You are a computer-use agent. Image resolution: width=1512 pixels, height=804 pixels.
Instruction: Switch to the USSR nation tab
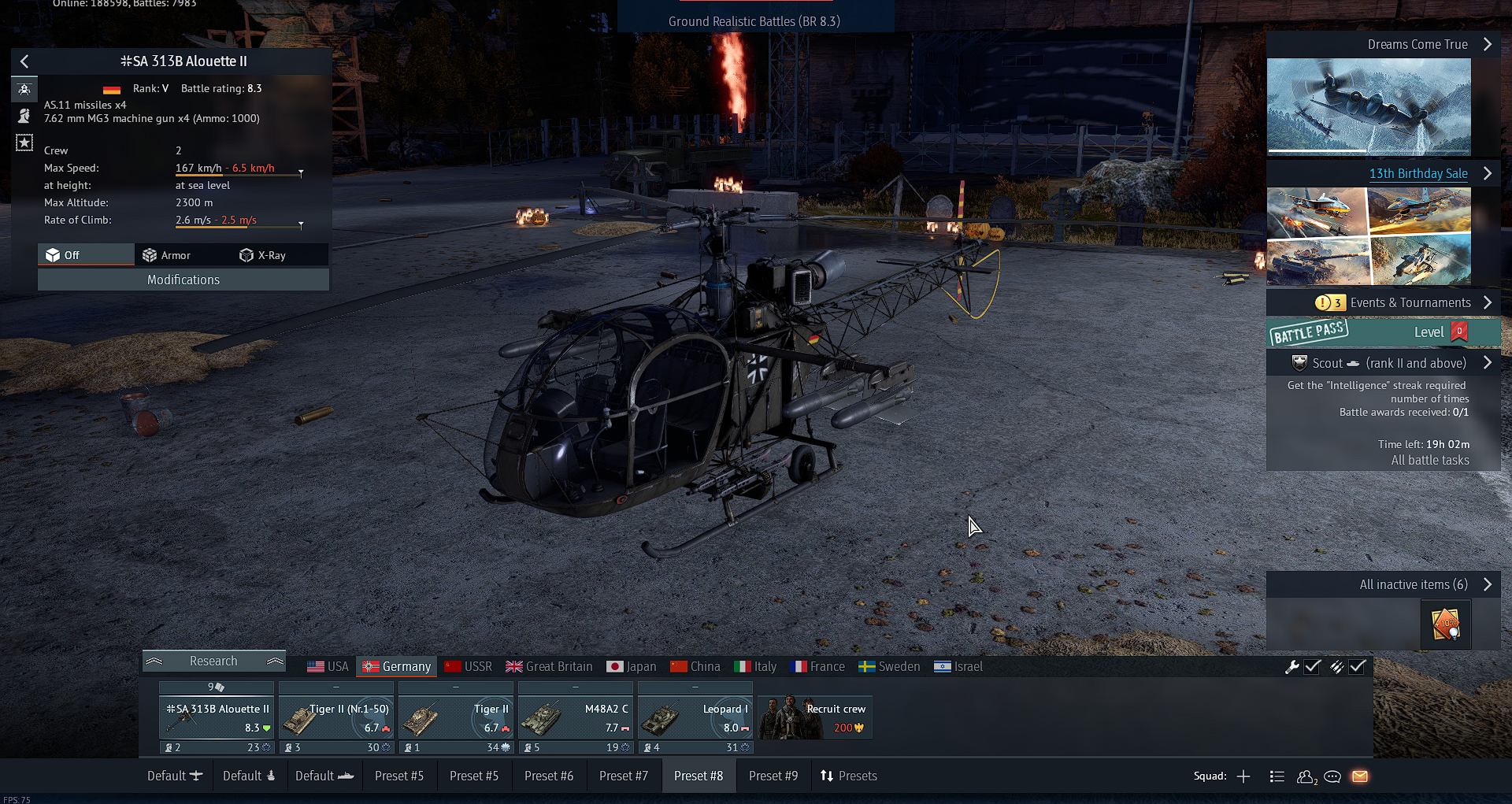tap(468, 666)
